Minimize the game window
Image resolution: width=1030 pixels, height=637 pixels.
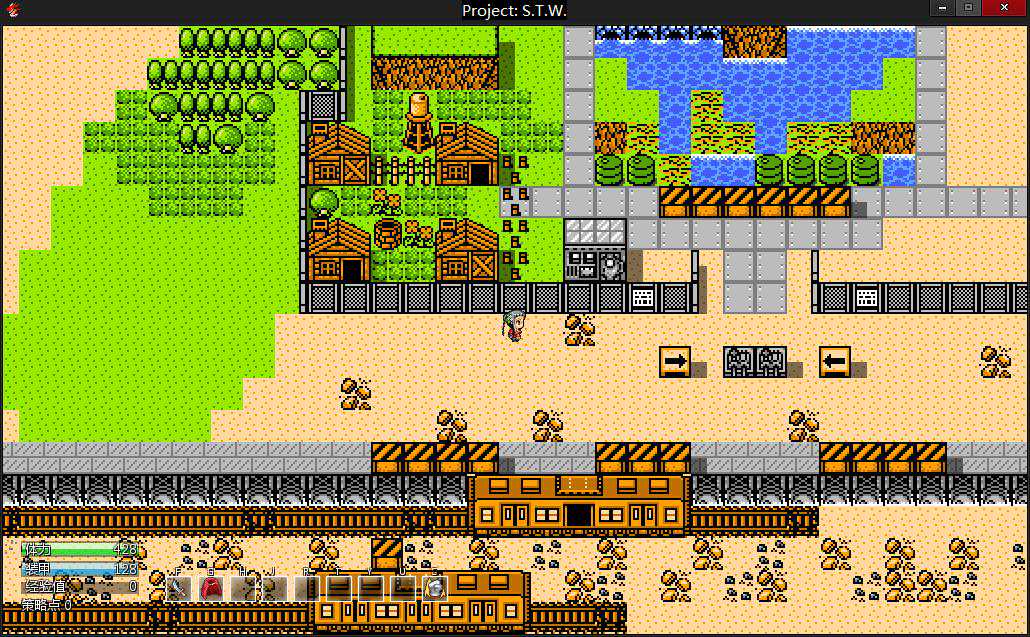click(x=941, y=8)
